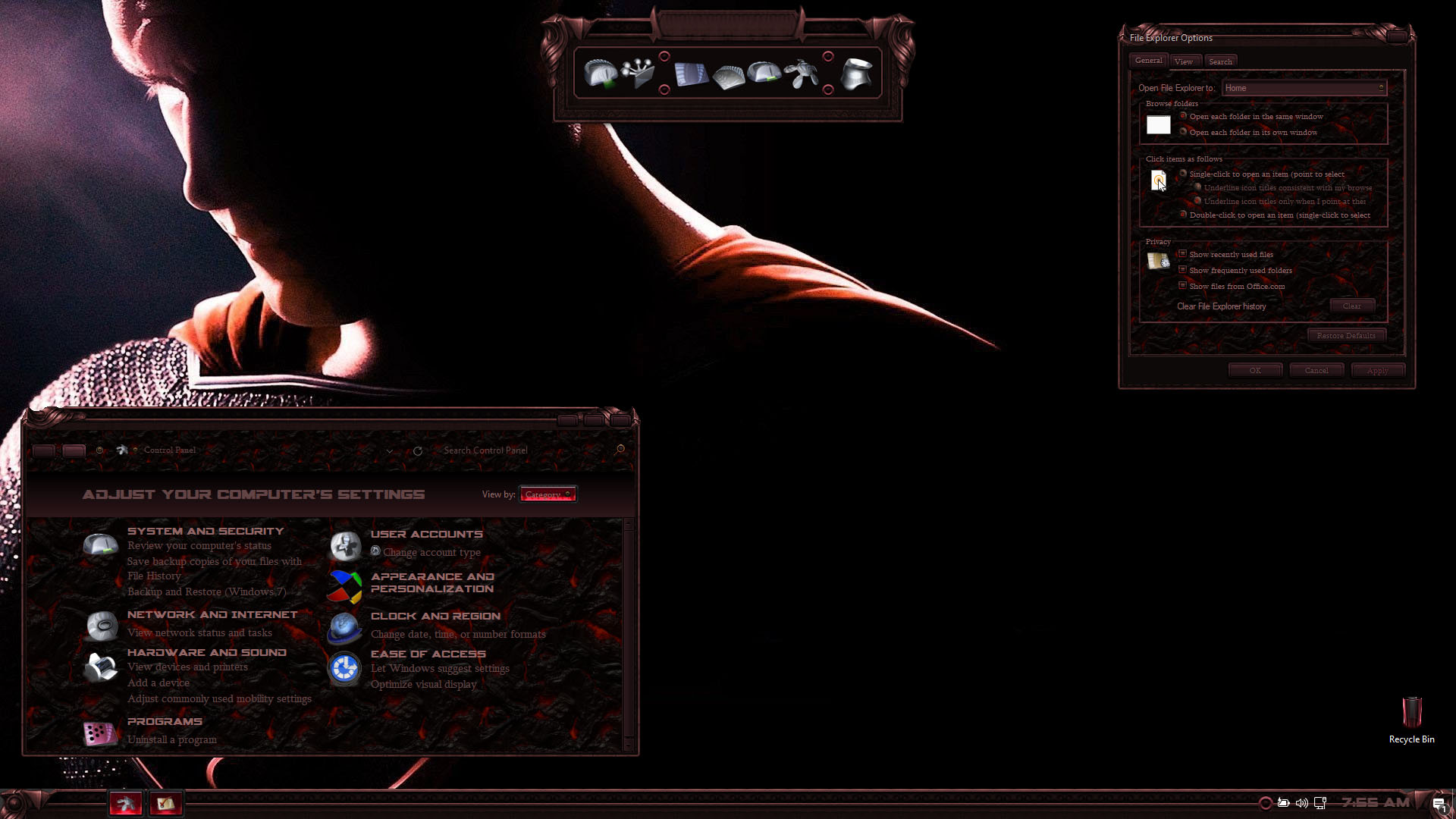1456x819 pixels.
Task: Open Hardware and Sound category
Action: click(206, 652)
